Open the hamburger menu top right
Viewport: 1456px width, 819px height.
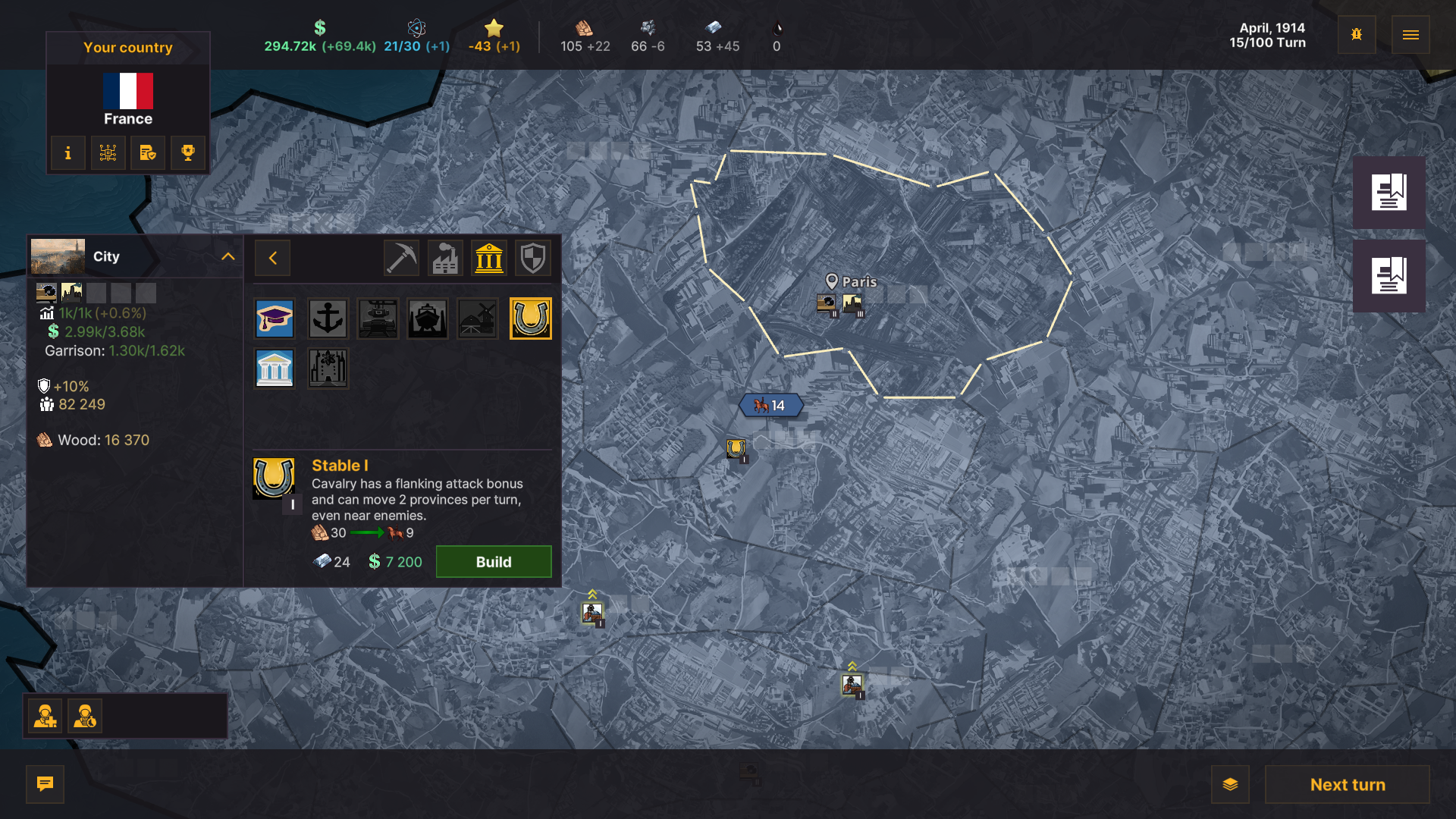(1410, 34)
